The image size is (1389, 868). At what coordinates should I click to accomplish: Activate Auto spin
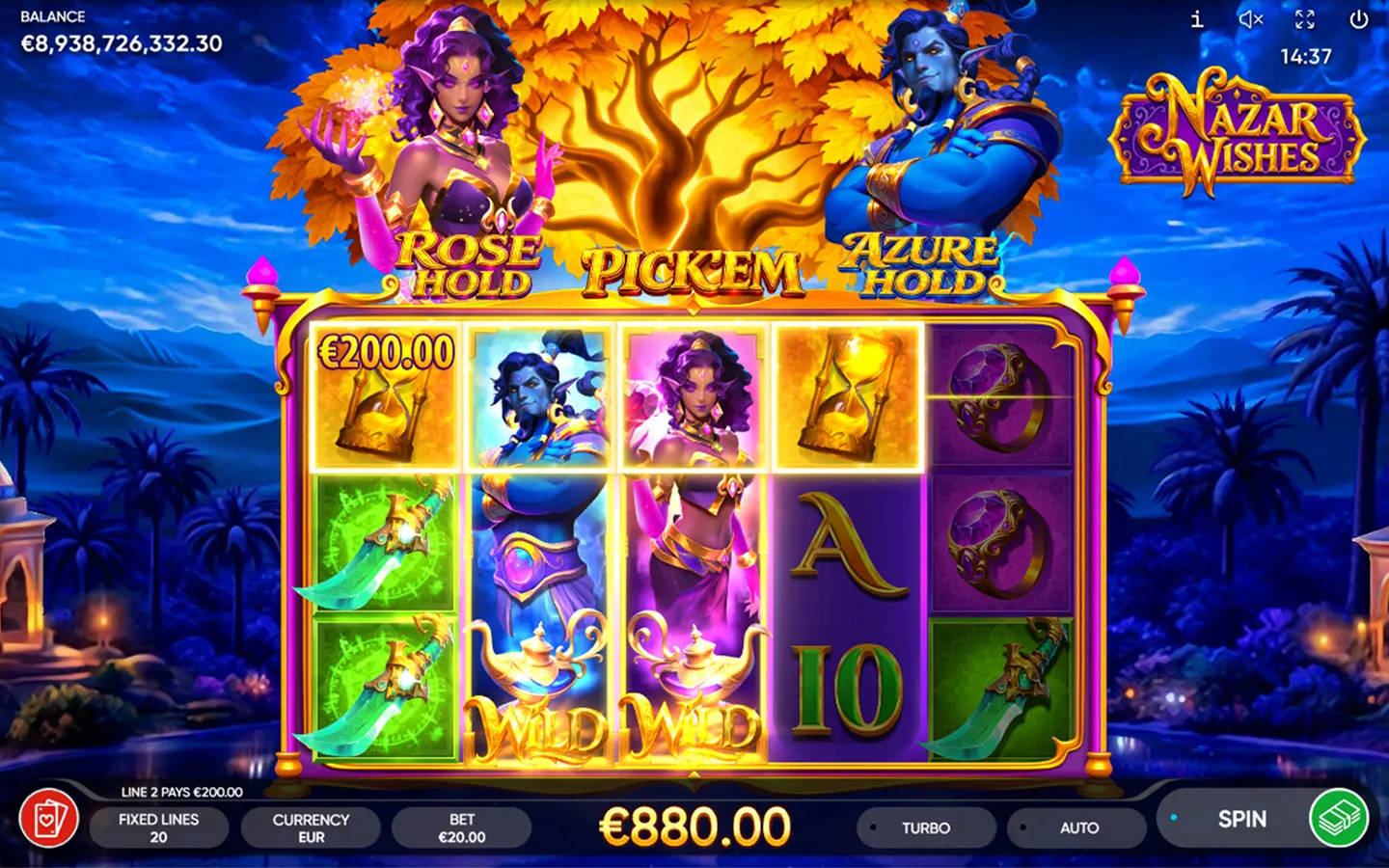tap(1076, 827)
